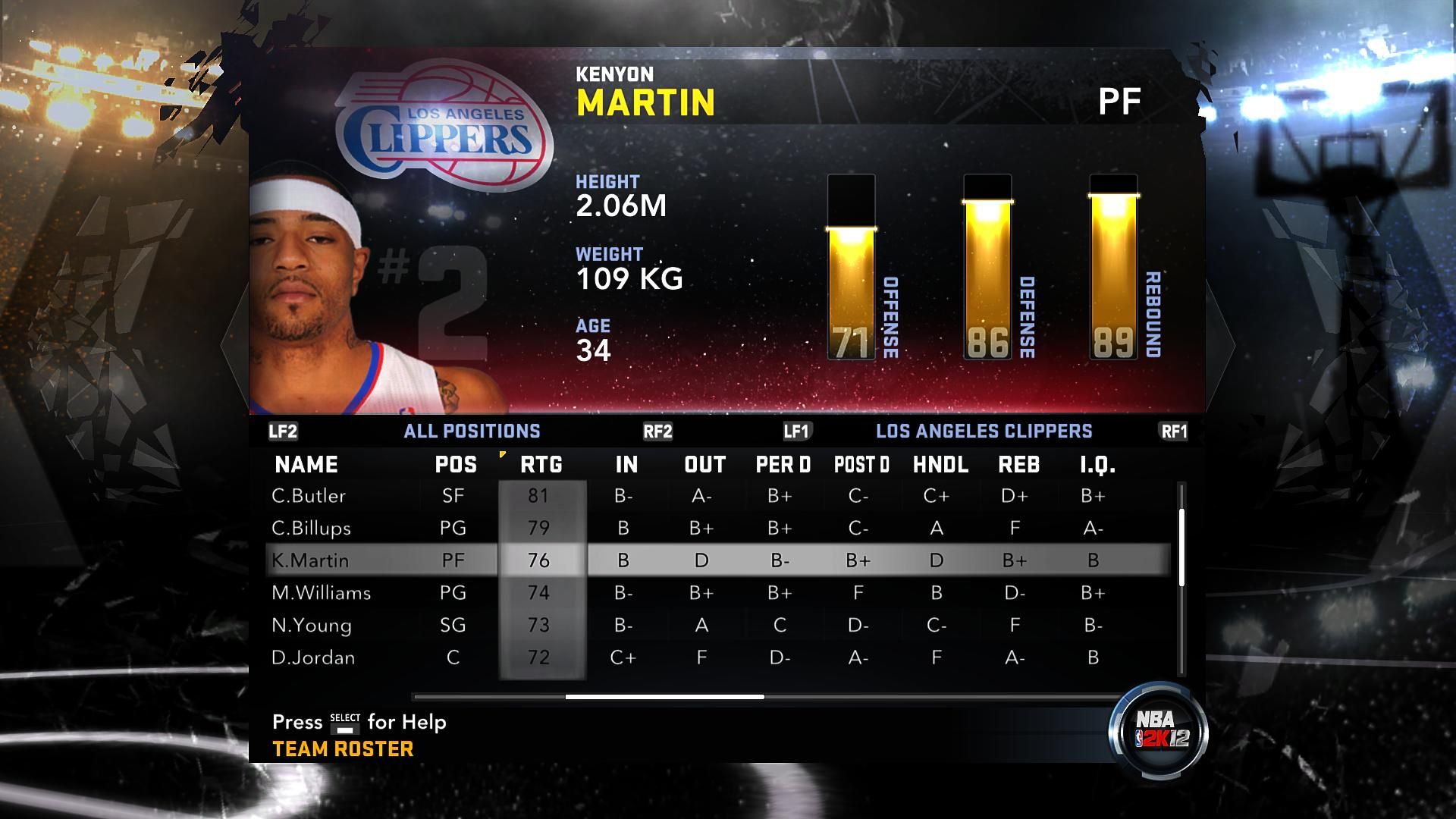Sort by the HNDL column header
Image resolution: width=1456 pixels, height=819 pixels.
click(x=940, y=465)
